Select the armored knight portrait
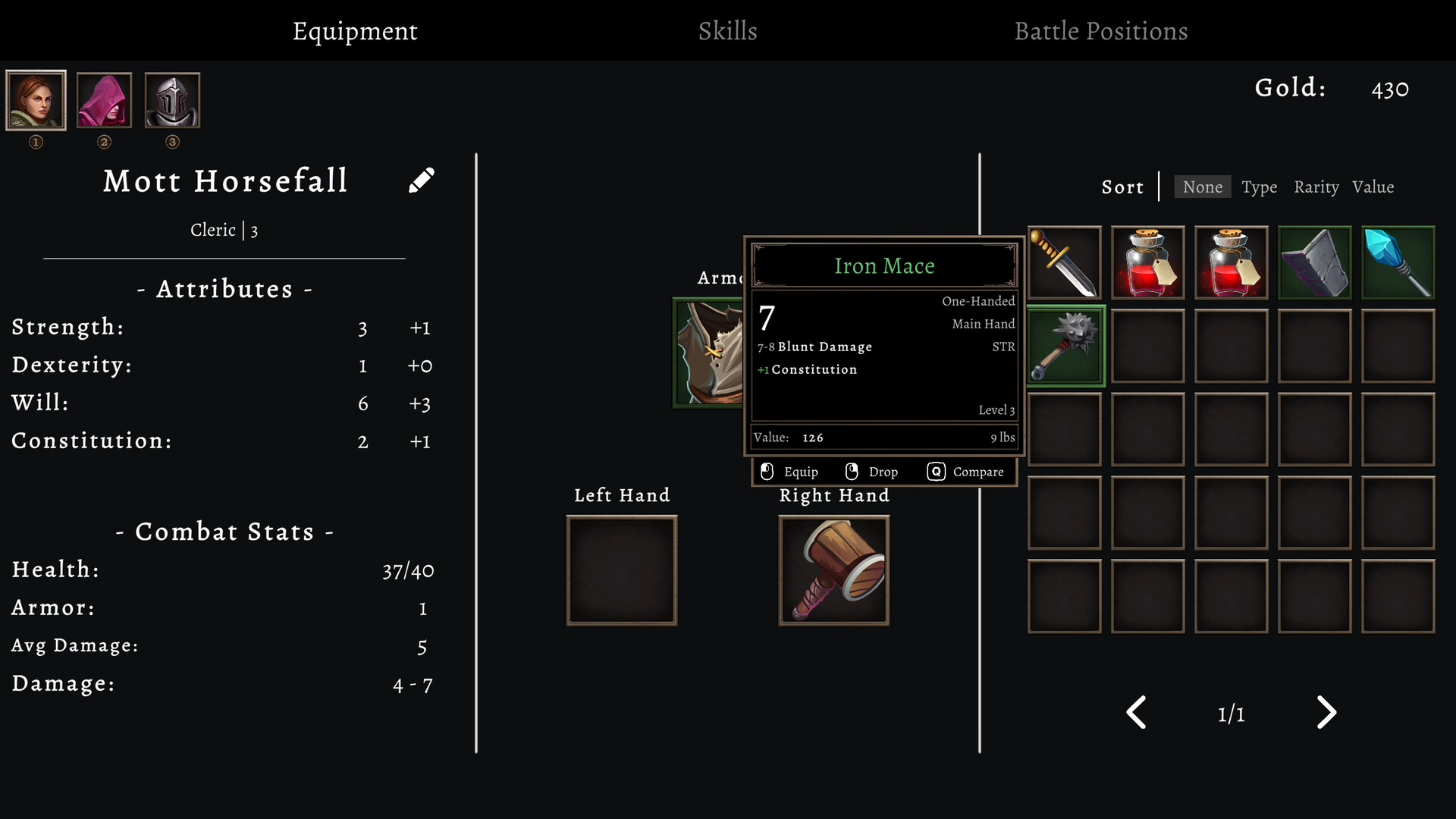This screenshot has width=1456, height=819. pos(172,99)
